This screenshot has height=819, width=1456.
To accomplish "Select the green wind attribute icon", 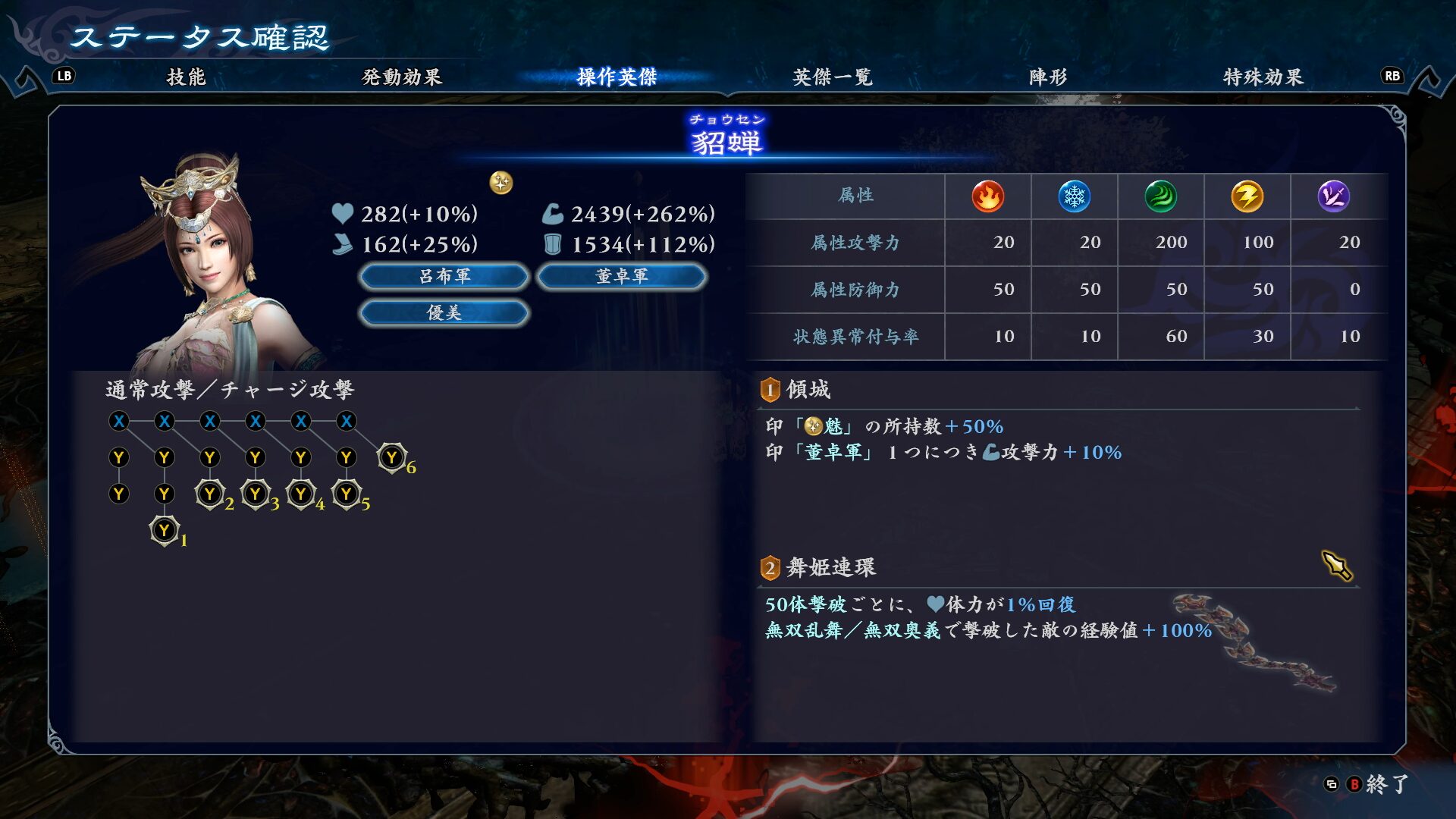I will (x=1160, y=196).
